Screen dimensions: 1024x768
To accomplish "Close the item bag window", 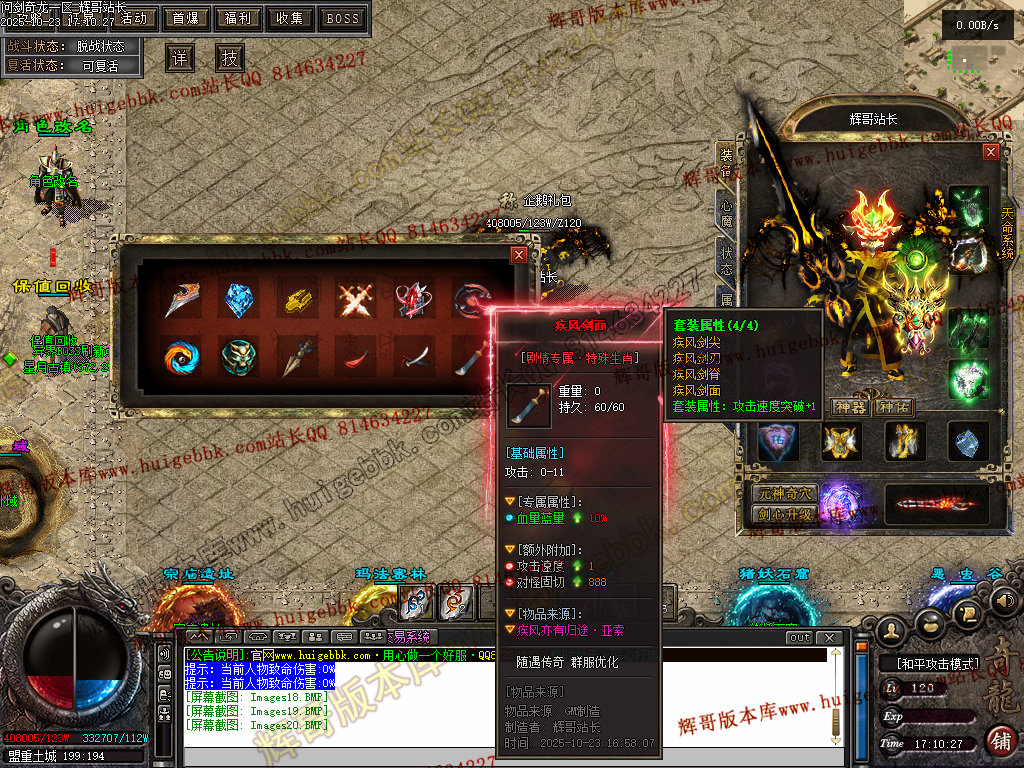I will click(518, 255).
